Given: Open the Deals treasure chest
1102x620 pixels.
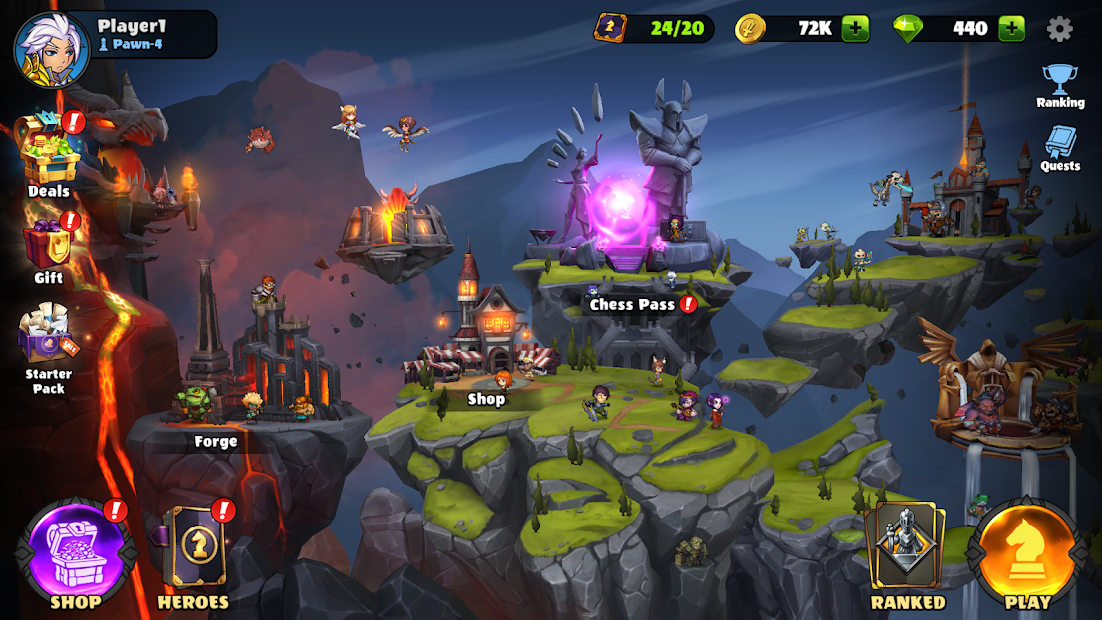Looking at the screenshot, I should point(48,150).
